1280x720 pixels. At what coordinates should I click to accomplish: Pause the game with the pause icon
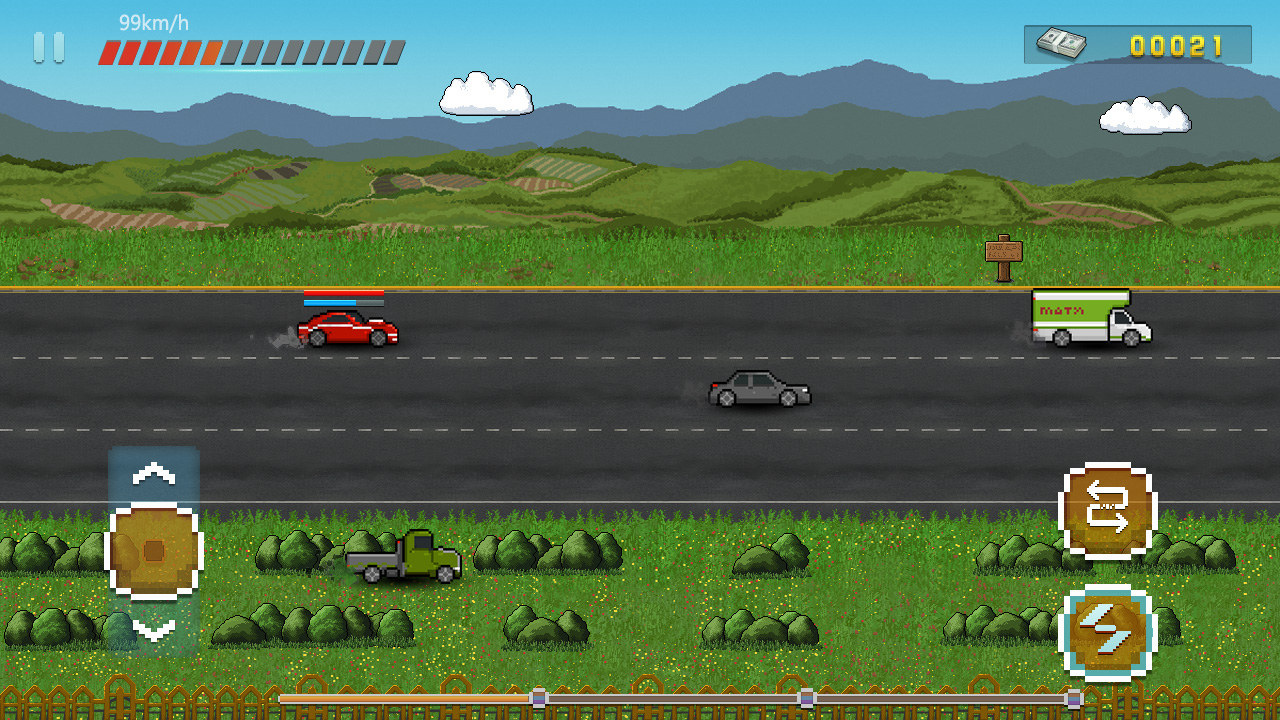[x=49, y=47]
